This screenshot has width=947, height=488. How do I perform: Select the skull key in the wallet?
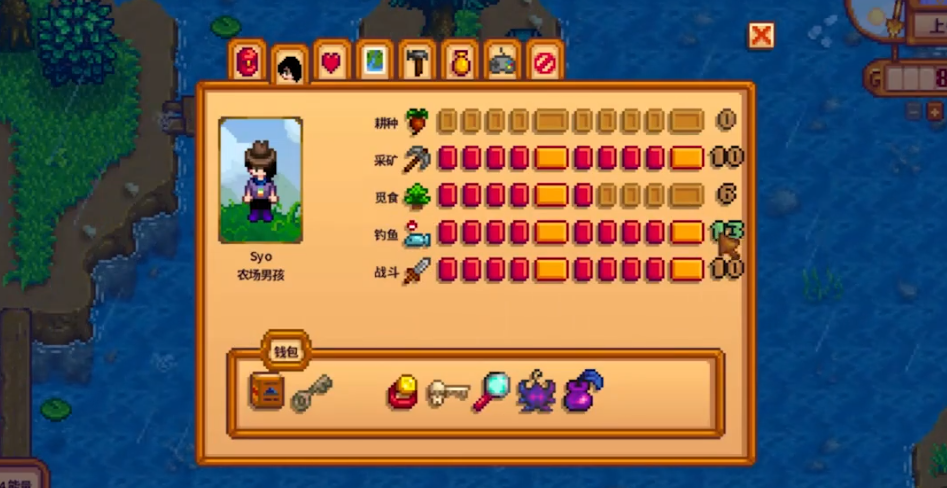pos(447,393)
